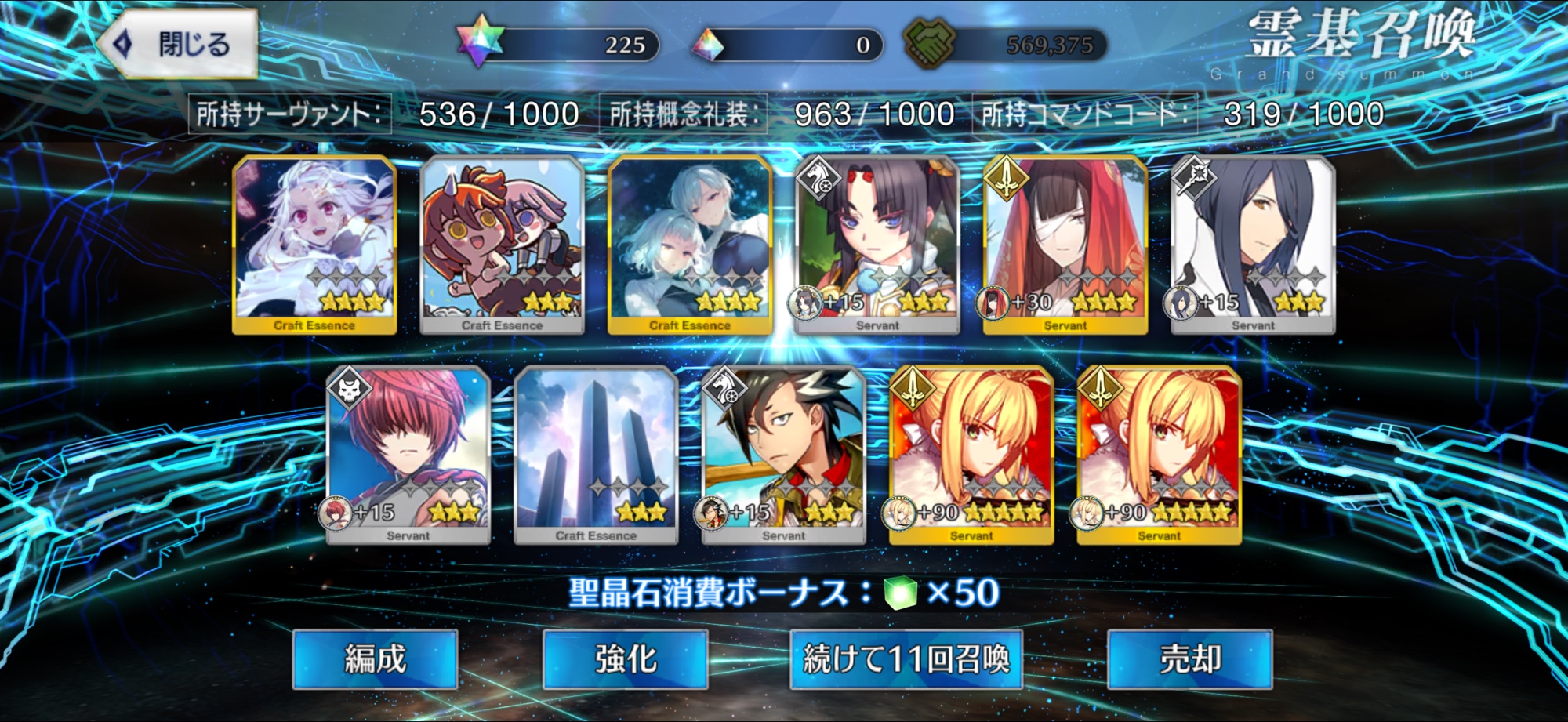This screenshot has height=722, width=1568.
Task: Pick the skyscraper towers Craft Essence card
Action: (x=596, y=455)
